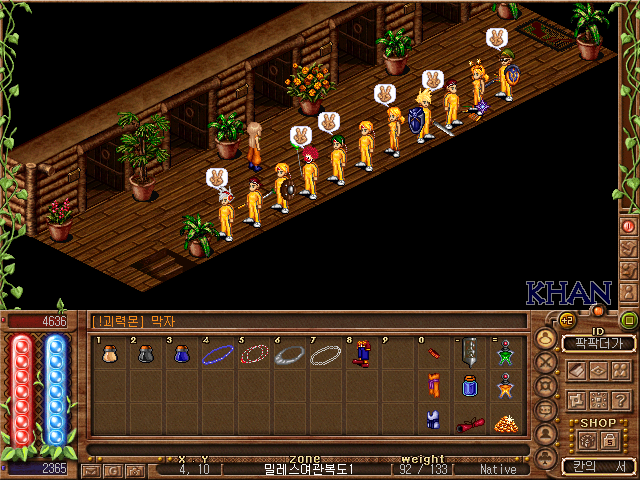Viewport: 640px width, 480px height.
Task: Click the red pause-style button at right edge
Action: [x=629, y=226]
